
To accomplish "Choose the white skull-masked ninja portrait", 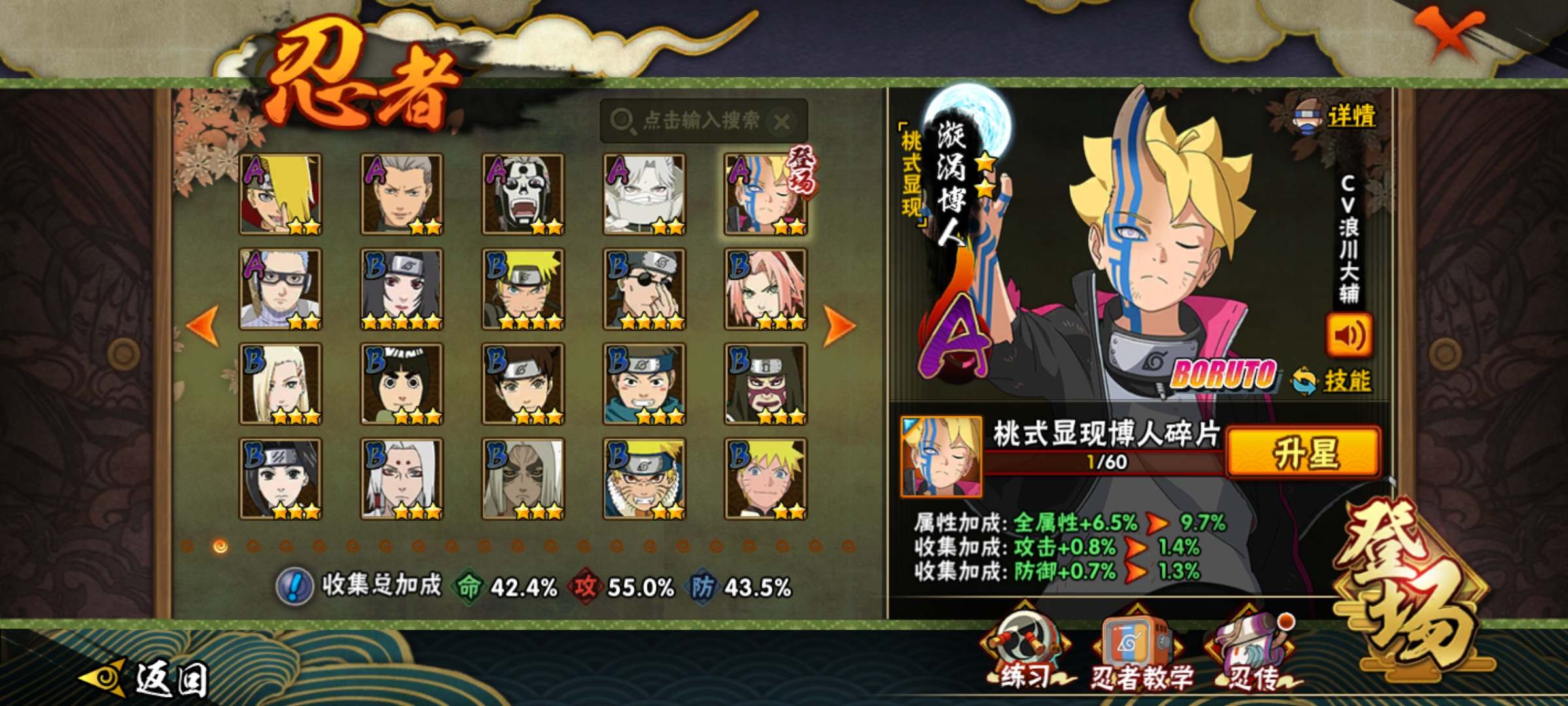I will click(523, 194).
